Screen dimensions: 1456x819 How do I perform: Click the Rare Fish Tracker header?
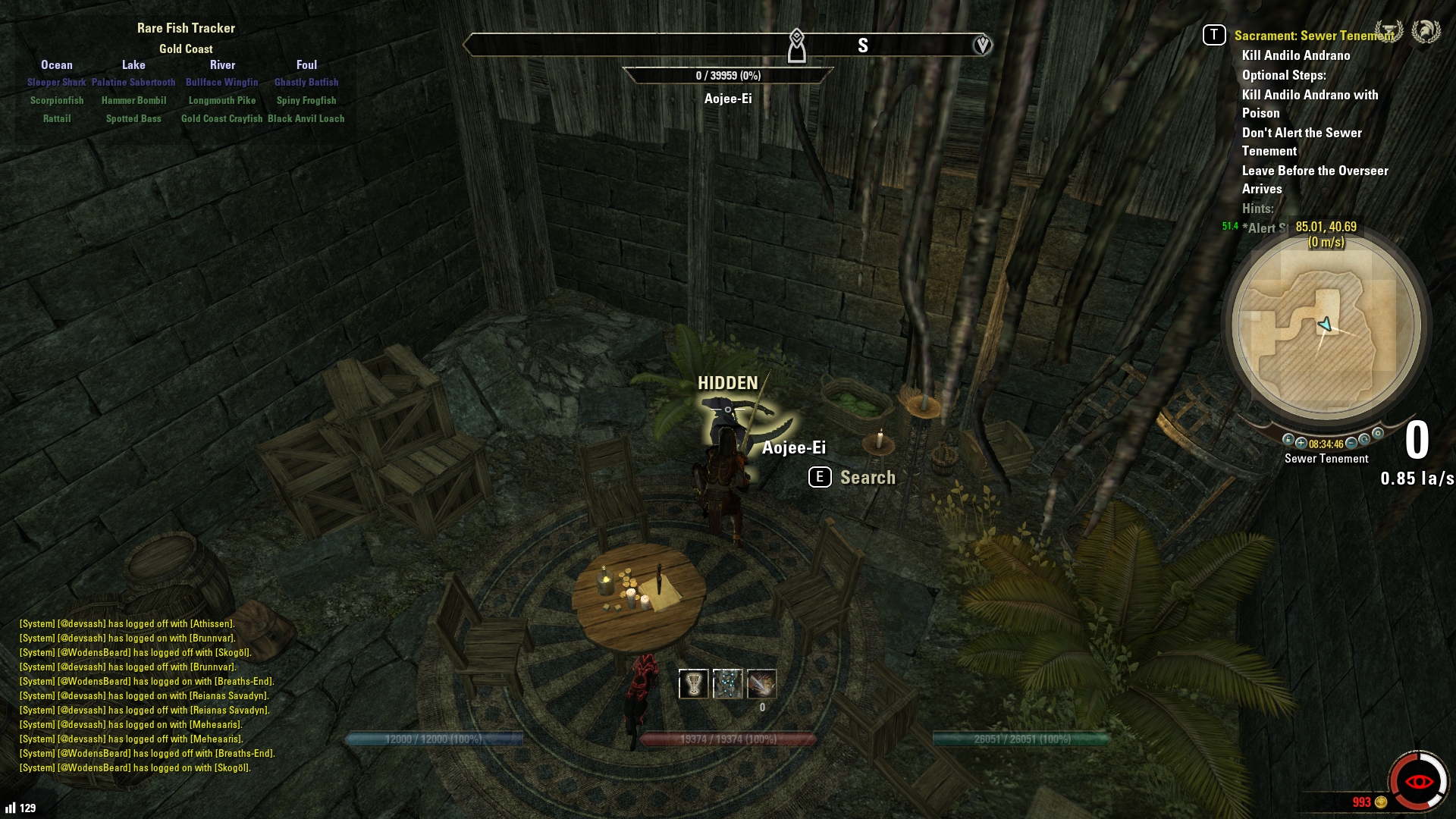point(186,28)
